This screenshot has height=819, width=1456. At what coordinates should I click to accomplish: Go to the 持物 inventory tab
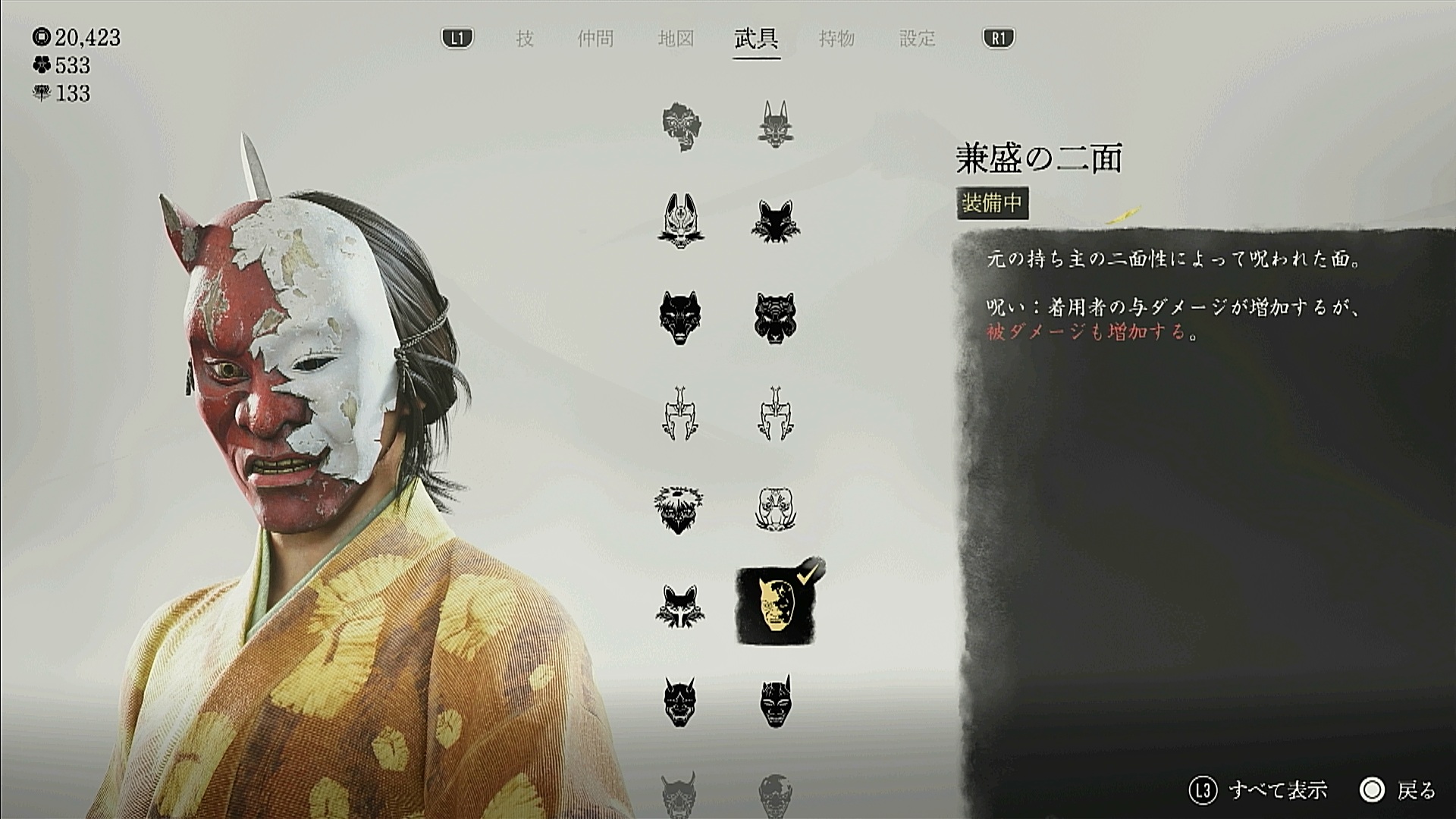[x=836, y=39]
